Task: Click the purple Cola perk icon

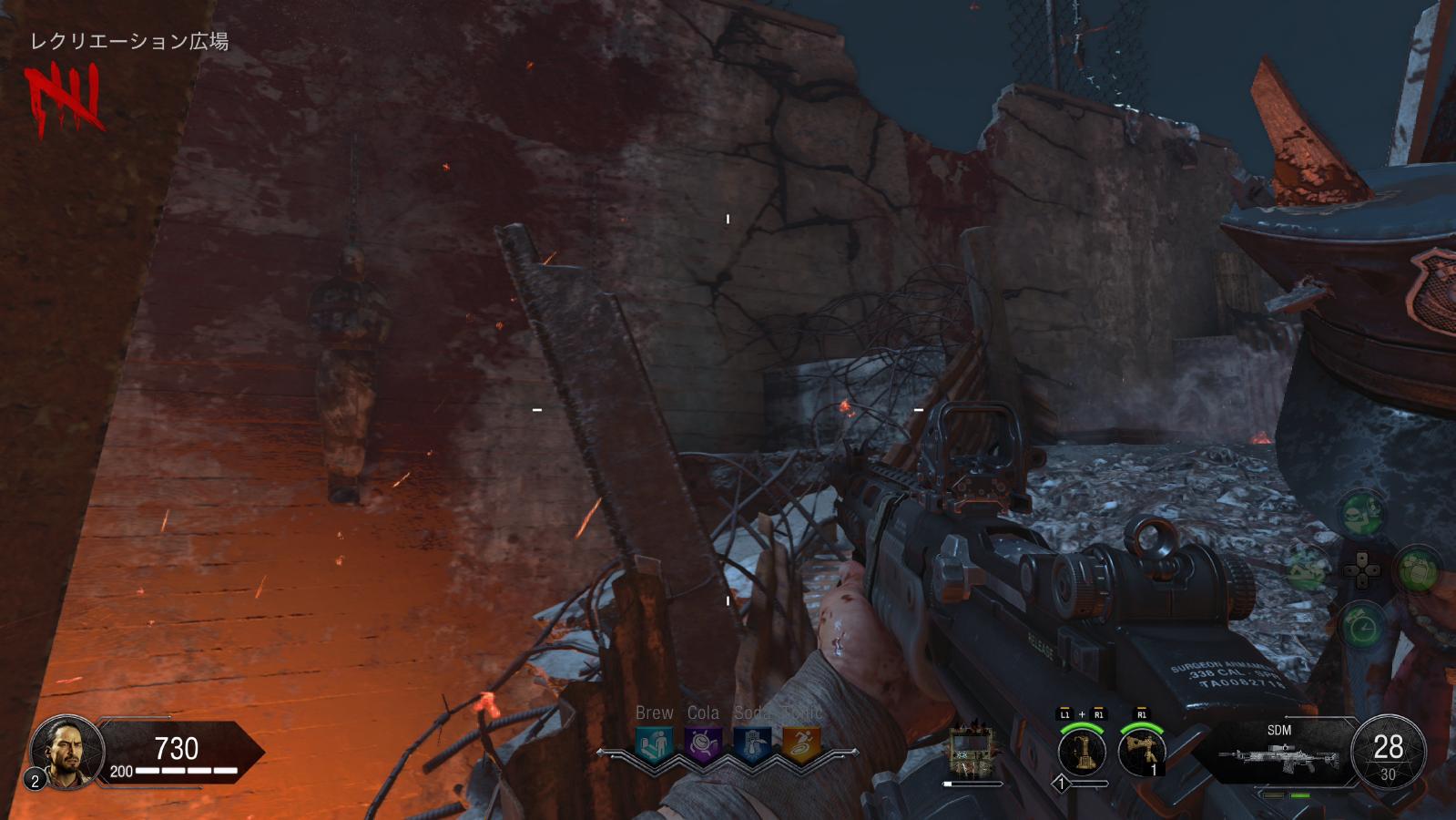Action: [703, 745]
